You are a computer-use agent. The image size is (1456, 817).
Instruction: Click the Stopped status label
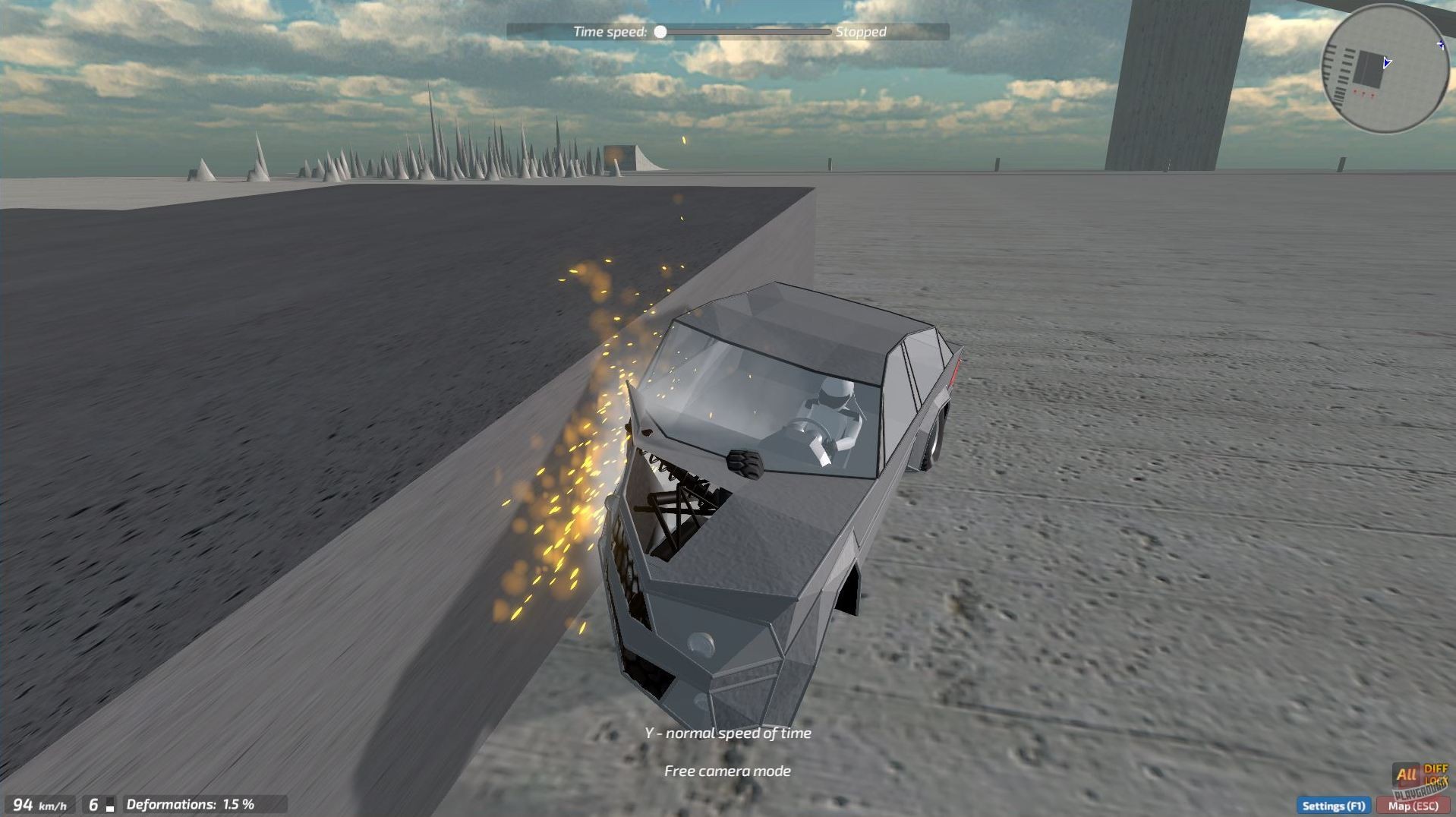coord(860,32)
